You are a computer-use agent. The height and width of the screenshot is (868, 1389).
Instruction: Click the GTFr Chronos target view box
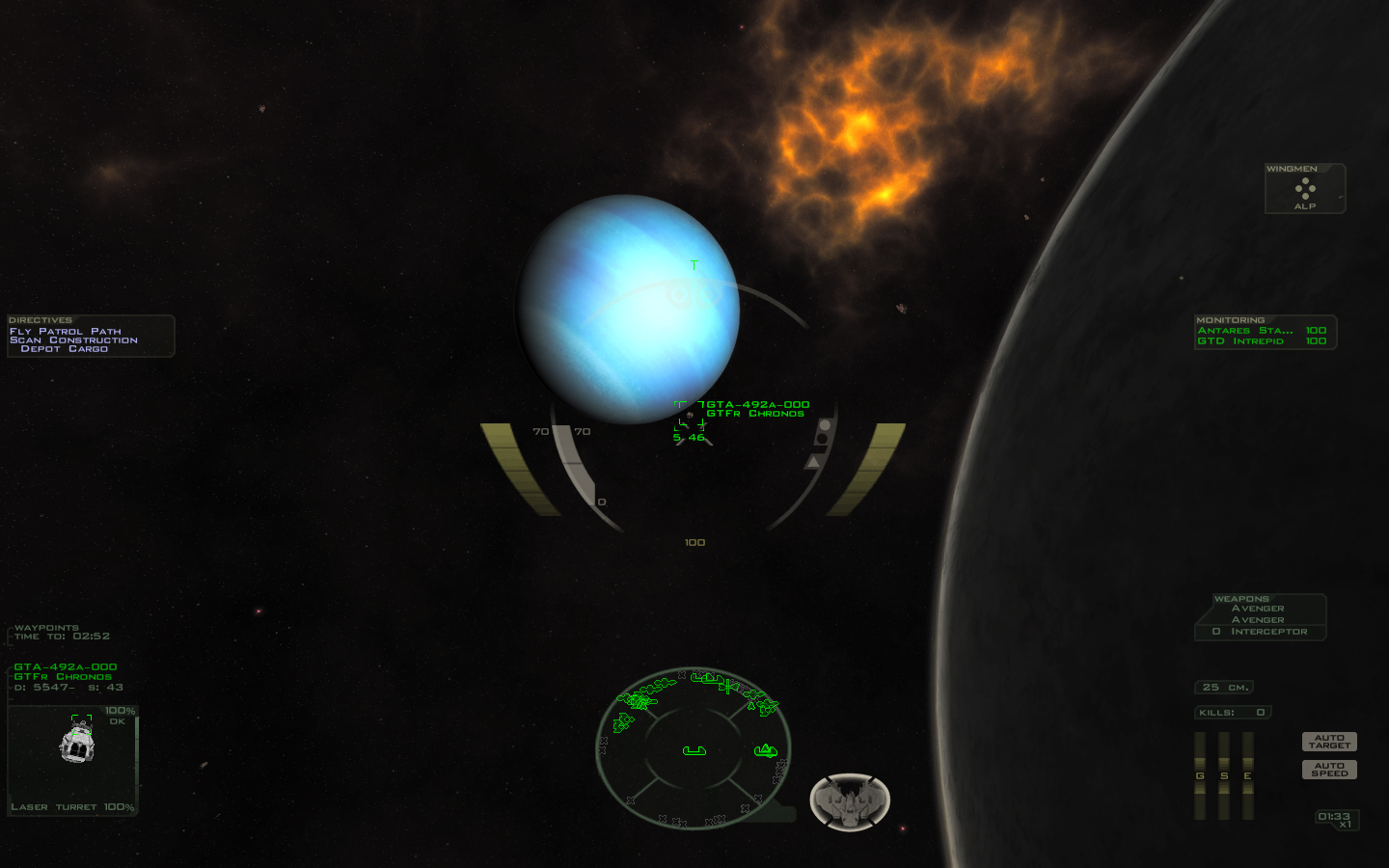tap(73, 760)
